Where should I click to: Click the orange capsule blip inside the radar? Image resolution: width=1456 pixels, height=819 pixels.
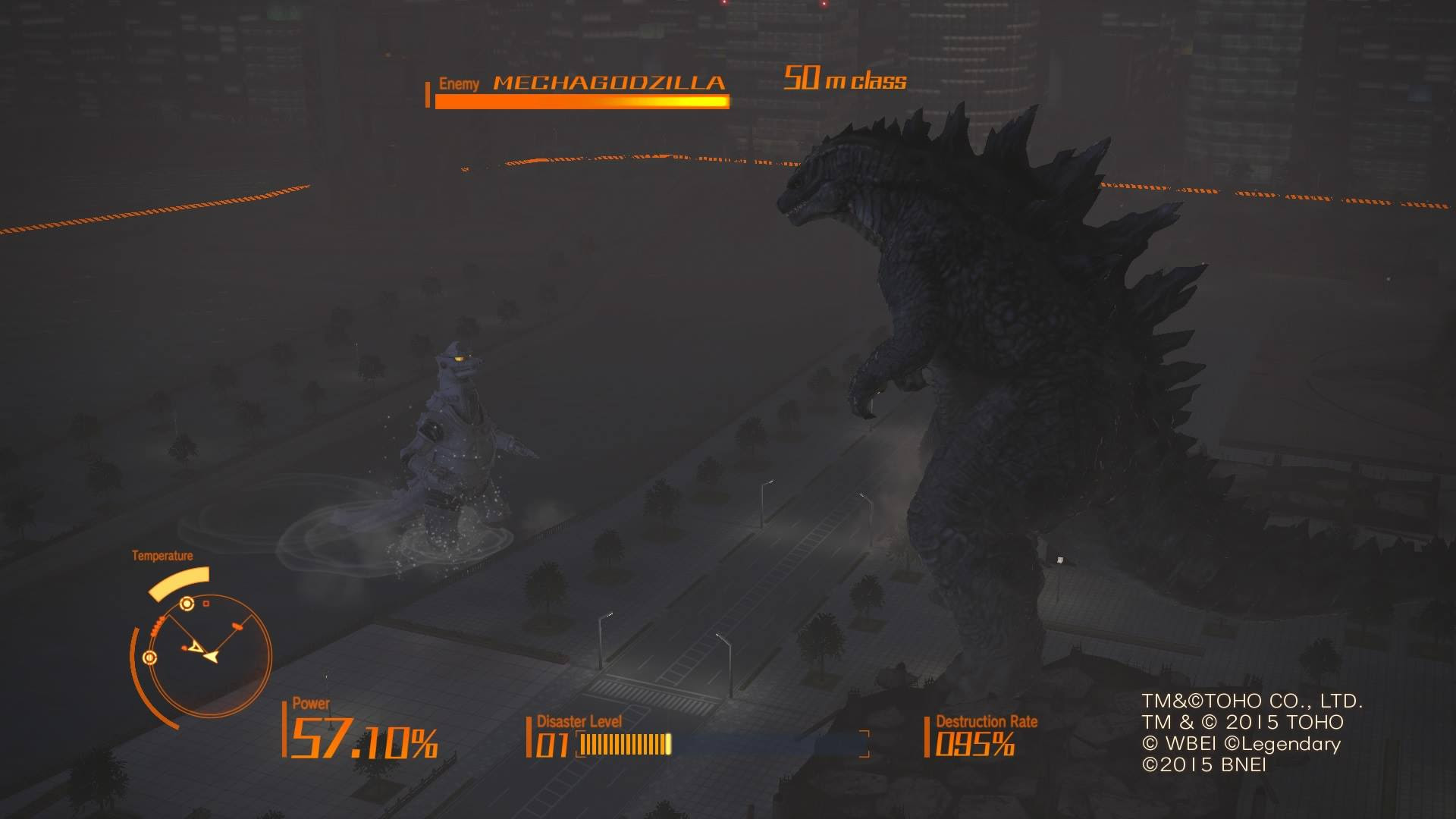click(237, 626)
